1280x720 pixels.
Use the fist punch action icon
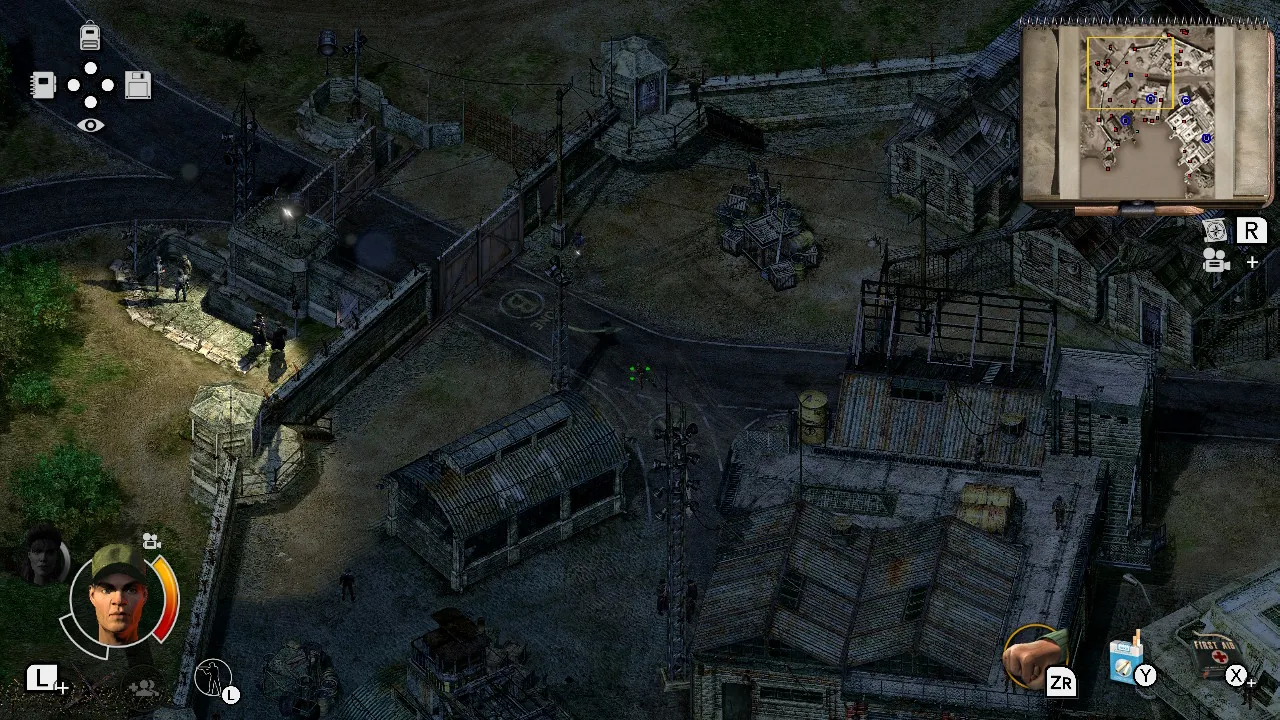click(x=1035, y=655)
